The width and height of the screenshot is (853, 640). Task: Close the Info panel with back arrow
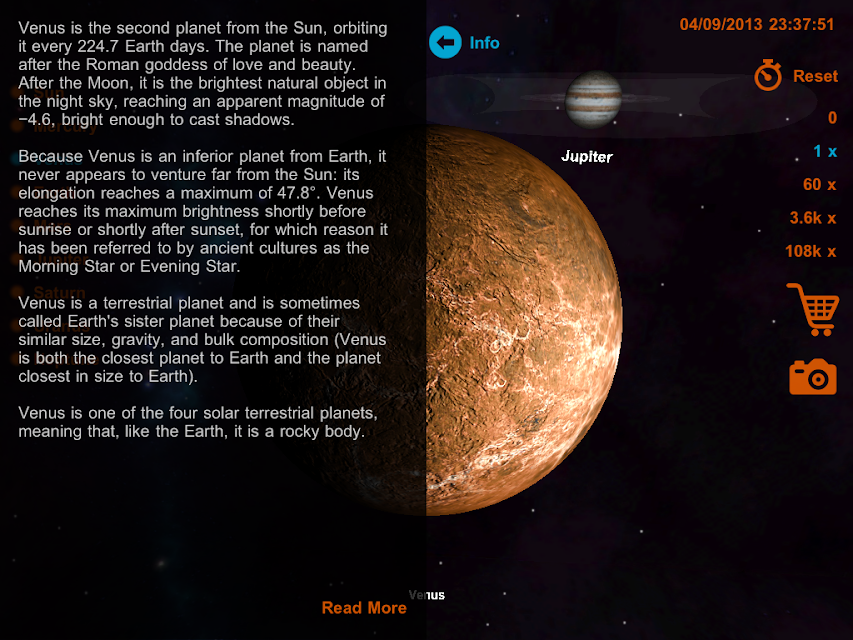click(x=445, y=43)
